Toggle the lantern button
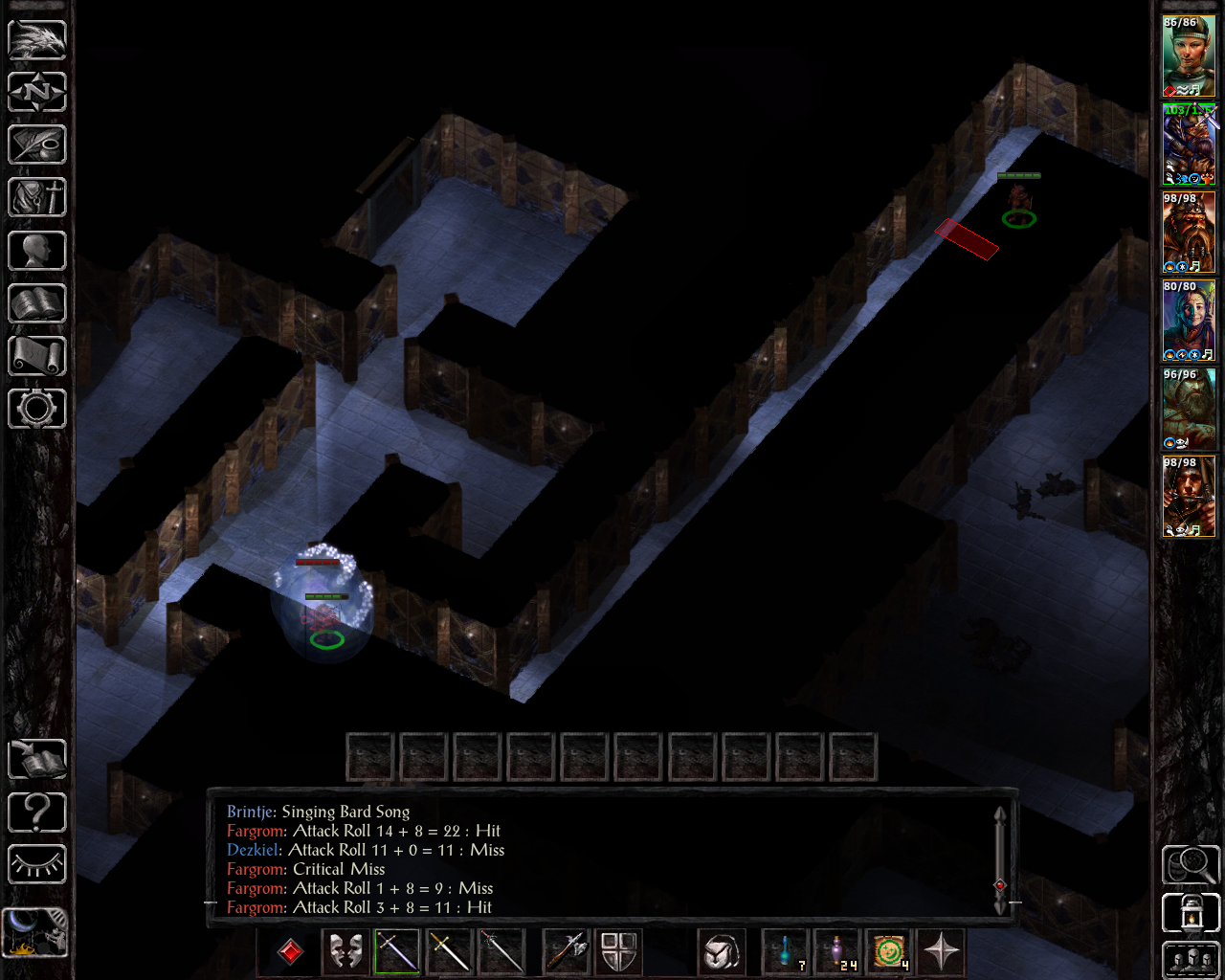 click(x=1190, y=912)
